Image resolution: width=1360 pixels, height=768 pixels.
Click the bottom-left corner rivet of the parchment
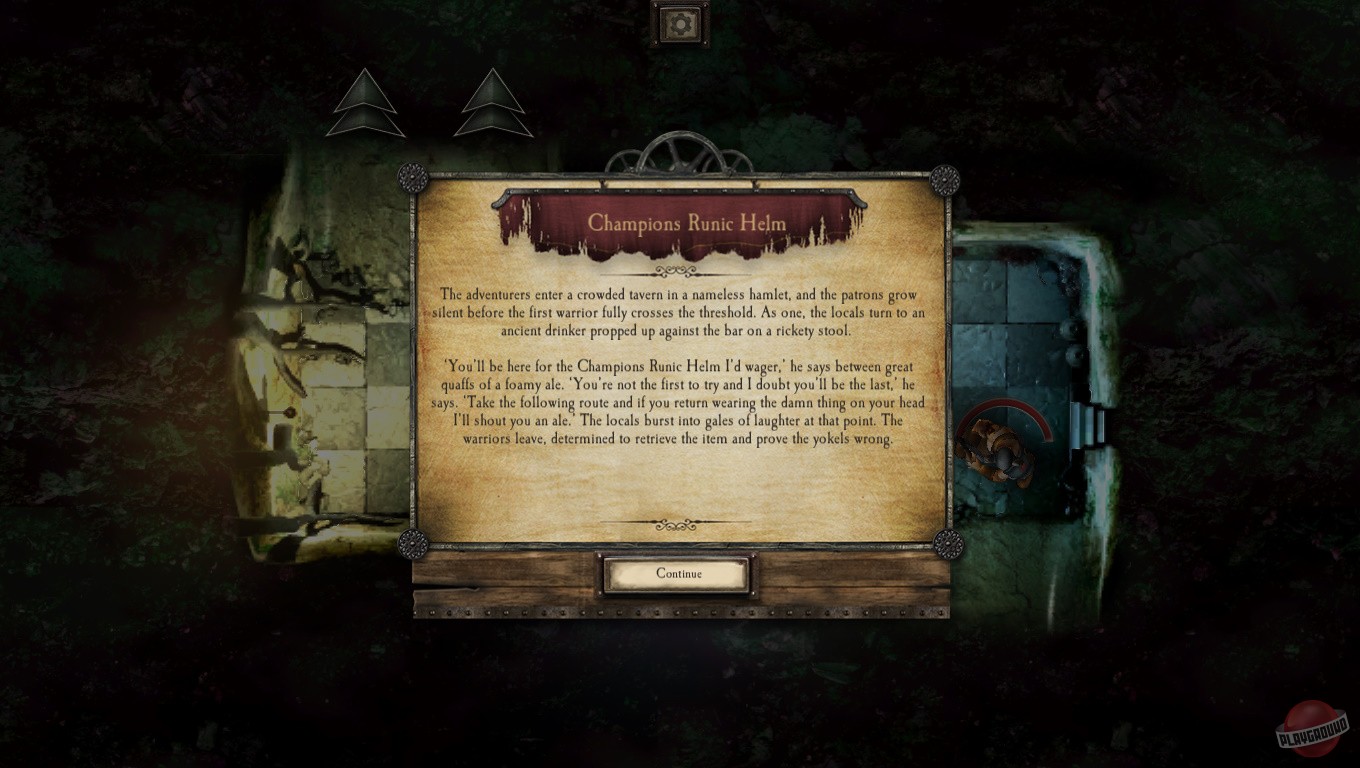[x=414, y=546]
